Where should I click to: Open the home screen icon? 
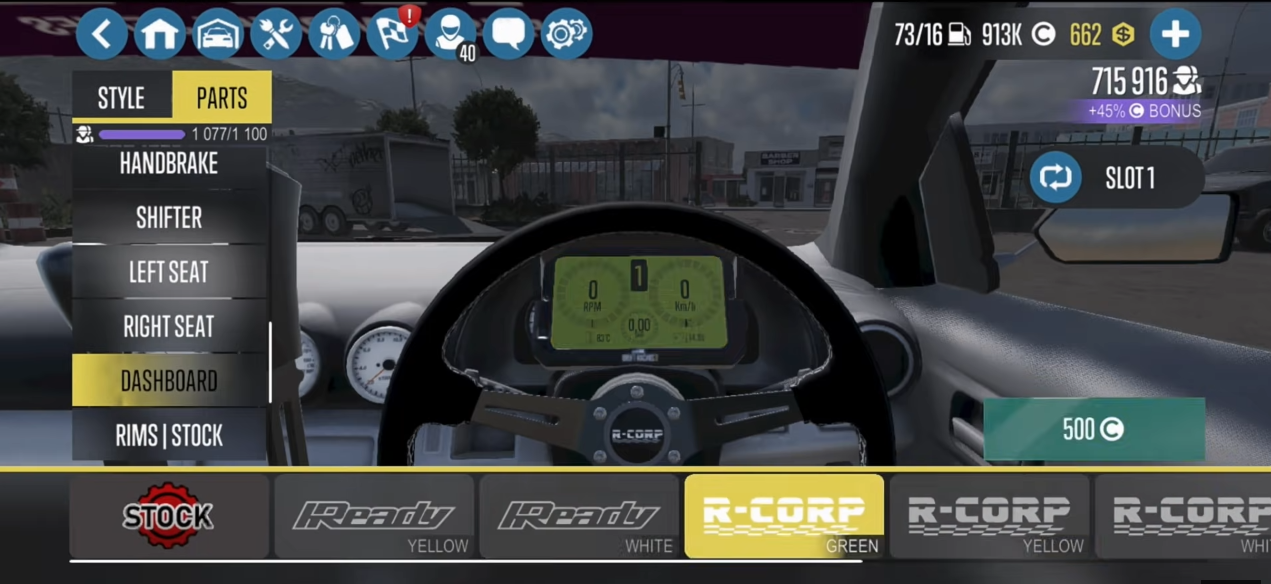pos(160,35)
